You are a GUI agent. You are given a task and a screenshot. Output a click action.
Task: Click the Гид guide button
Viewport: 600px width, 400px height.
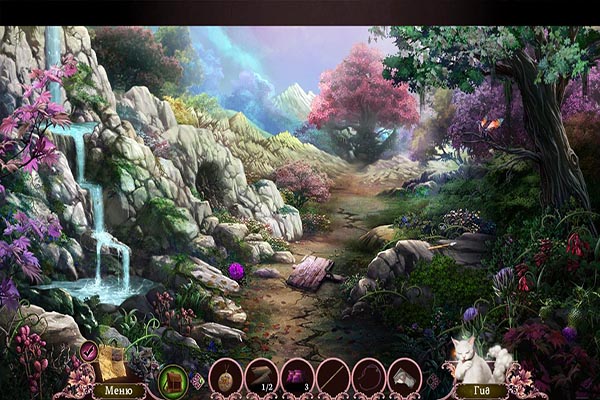coord(482,390)
